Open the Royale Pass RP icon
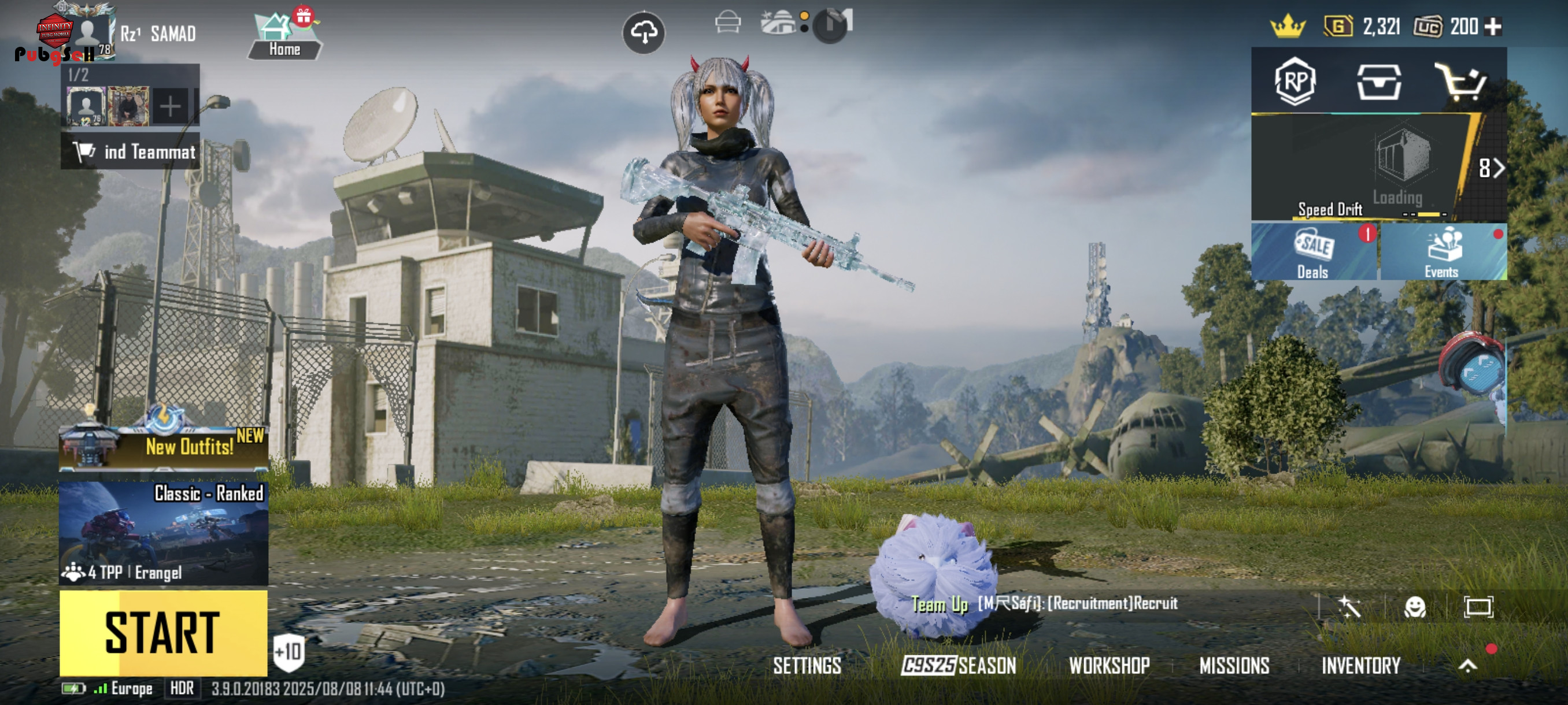 [1295, 81]
